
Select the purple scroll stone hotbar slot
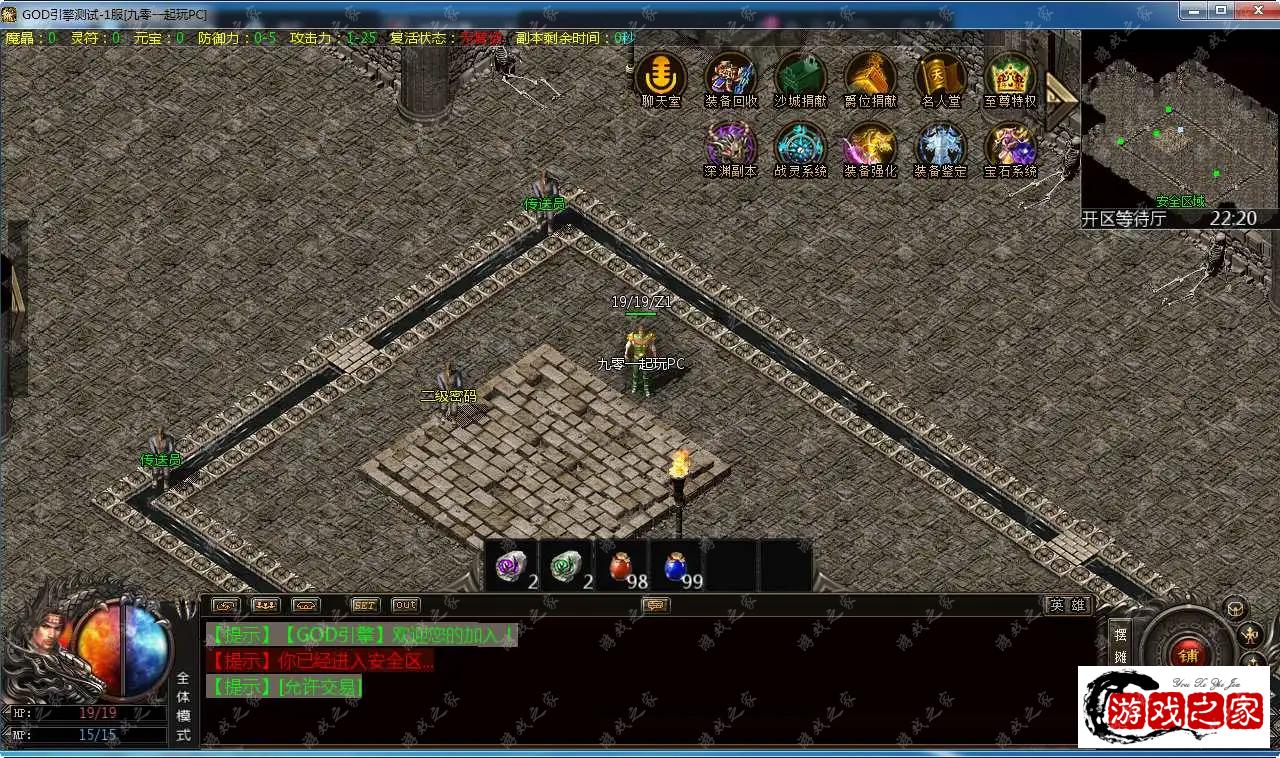512,566
